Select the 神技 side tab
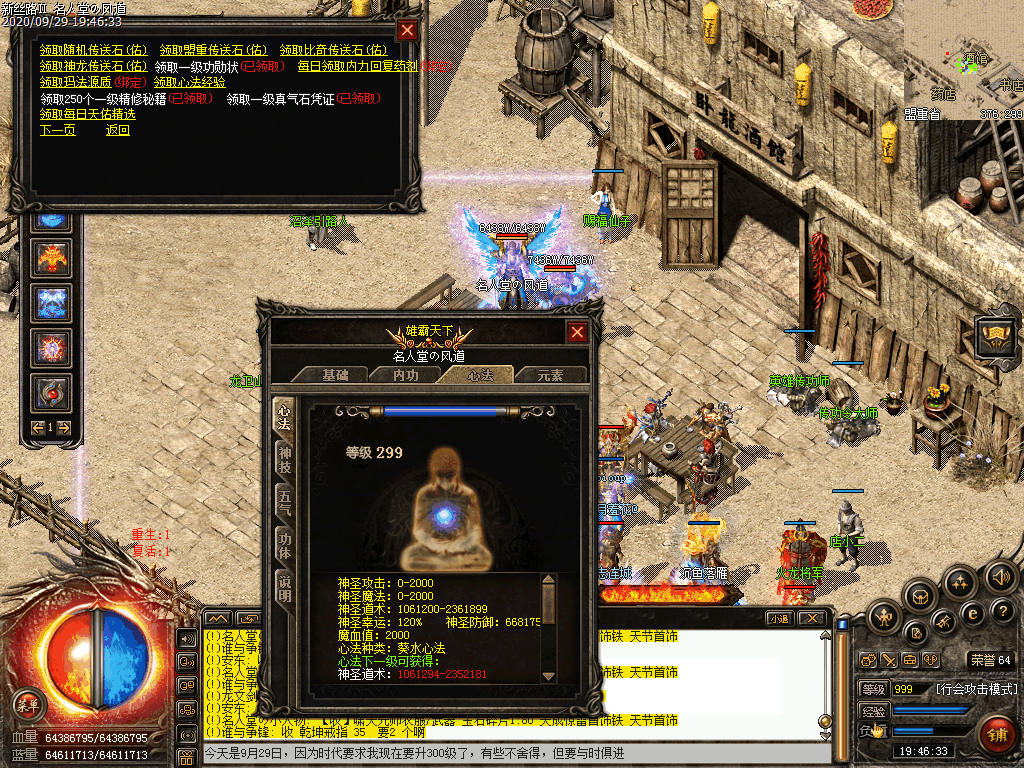This screenshot has height=768, width=1024. click(285, 460)
